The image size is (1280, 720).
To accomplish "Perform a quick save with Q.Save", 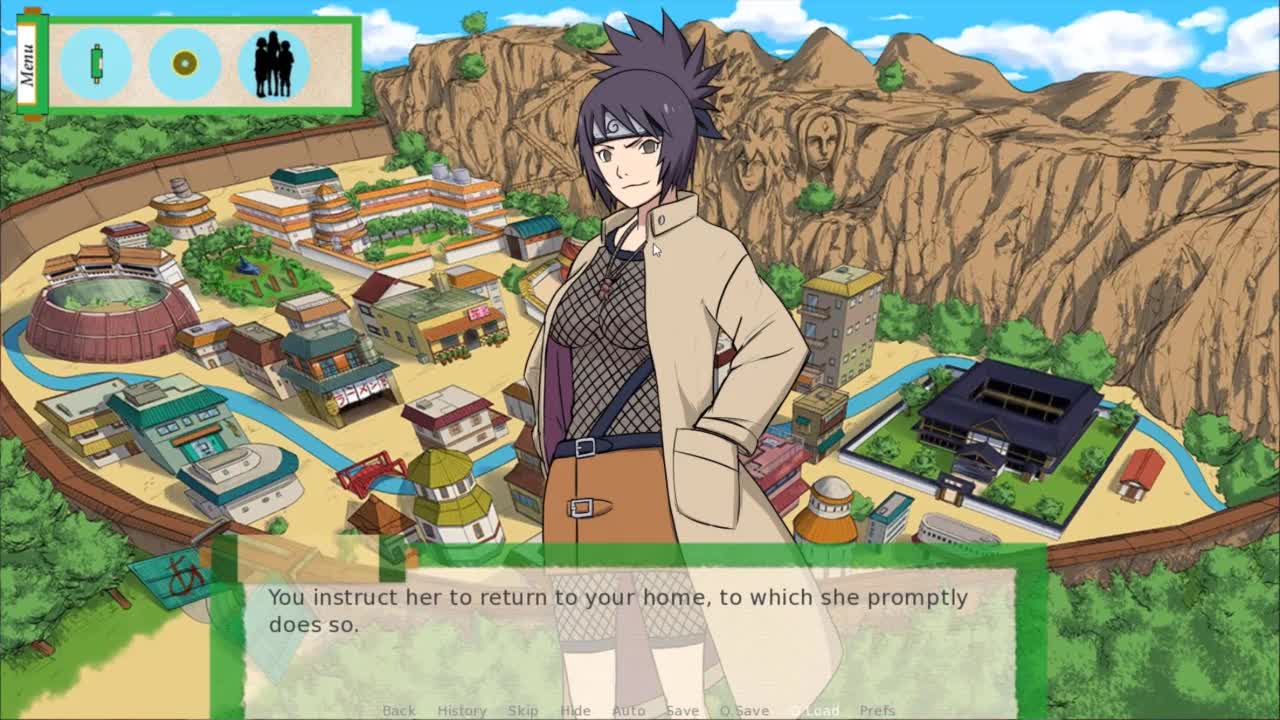I will 745,711.
